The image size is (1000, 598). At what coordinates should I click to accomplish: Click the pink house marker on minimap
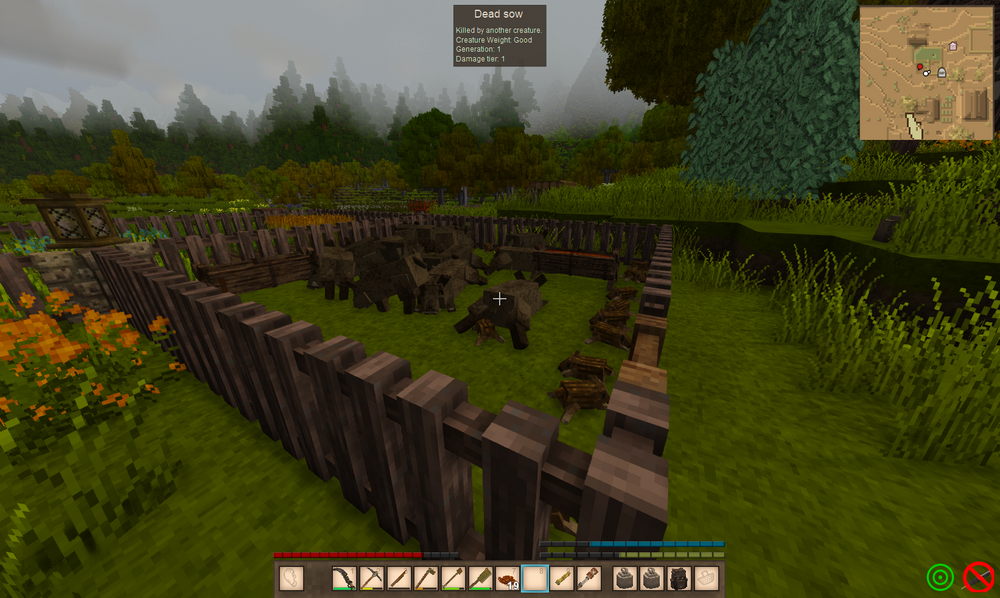click(952, 46)
